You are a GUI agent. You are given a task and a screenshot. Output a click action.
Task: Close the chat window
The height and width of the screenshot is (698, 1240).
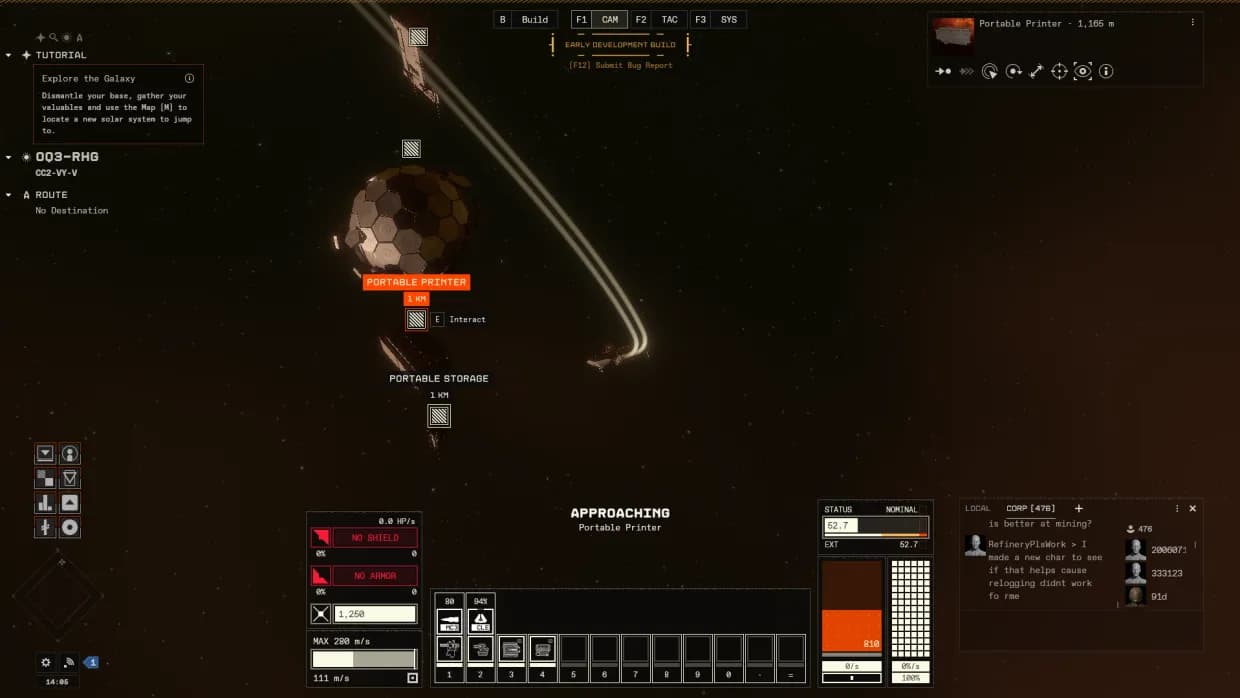(1192, 509)
